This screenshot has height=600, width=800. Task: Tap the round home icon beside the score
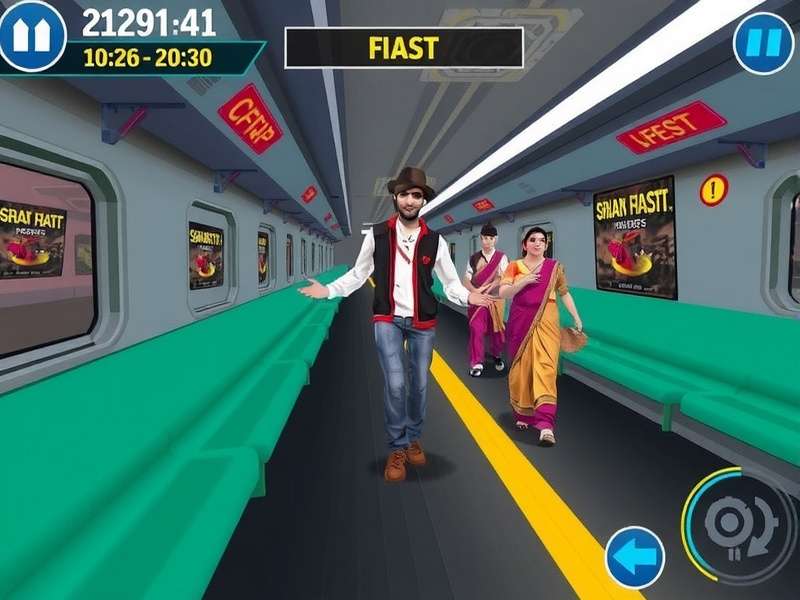tap(33, 36)
